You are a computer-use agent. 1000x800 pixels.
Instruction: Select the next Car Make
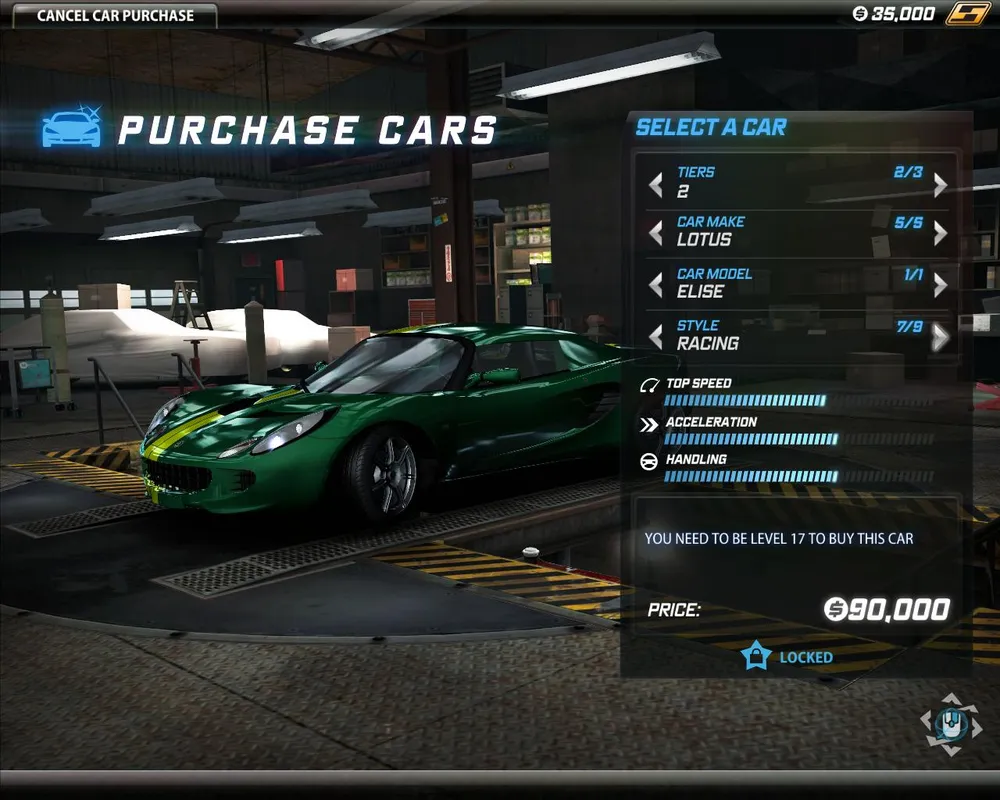coord(940,234)
